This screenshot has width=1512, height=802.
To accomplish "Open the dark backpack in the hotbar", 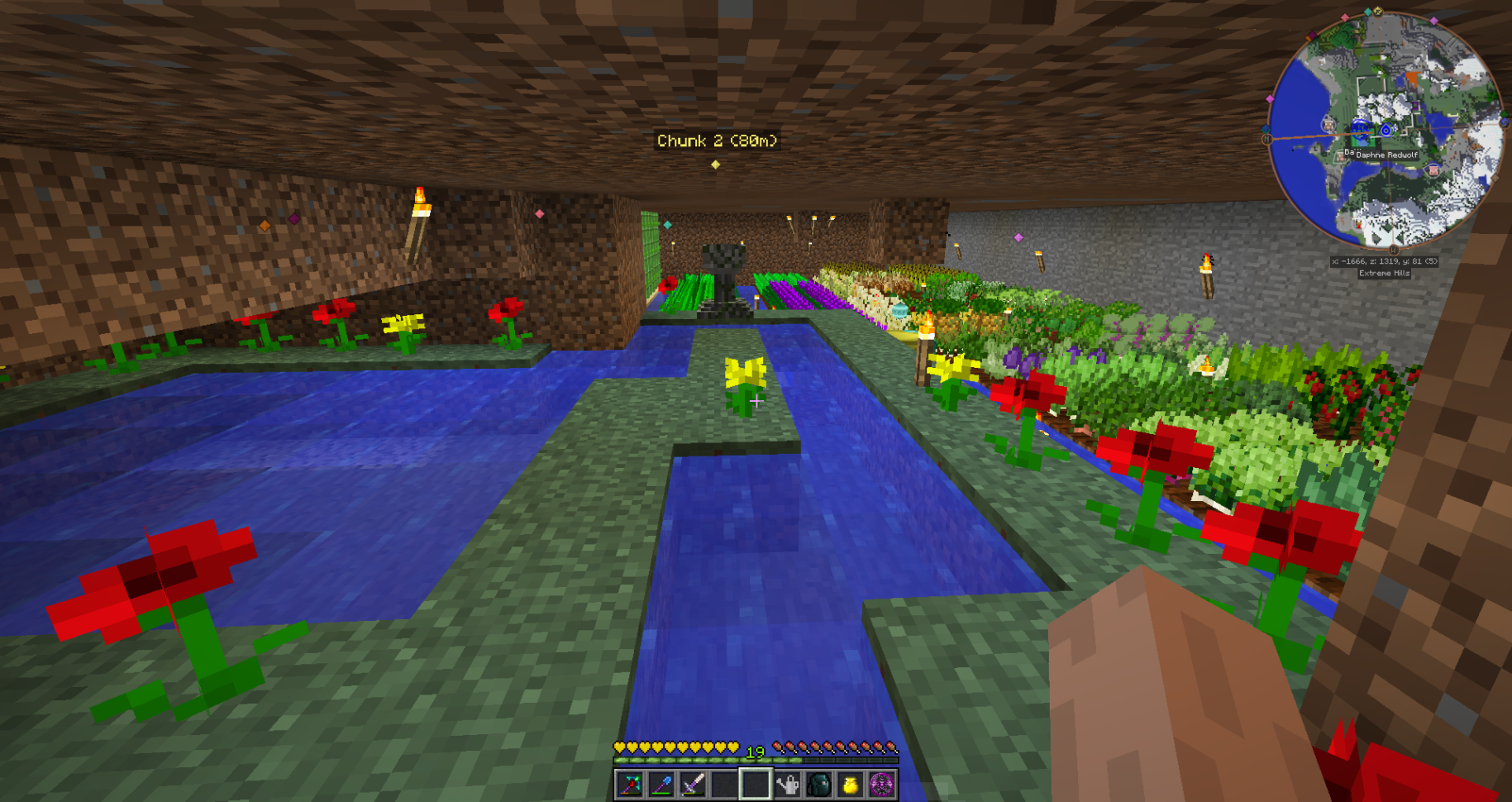I will tap(818, 785).
